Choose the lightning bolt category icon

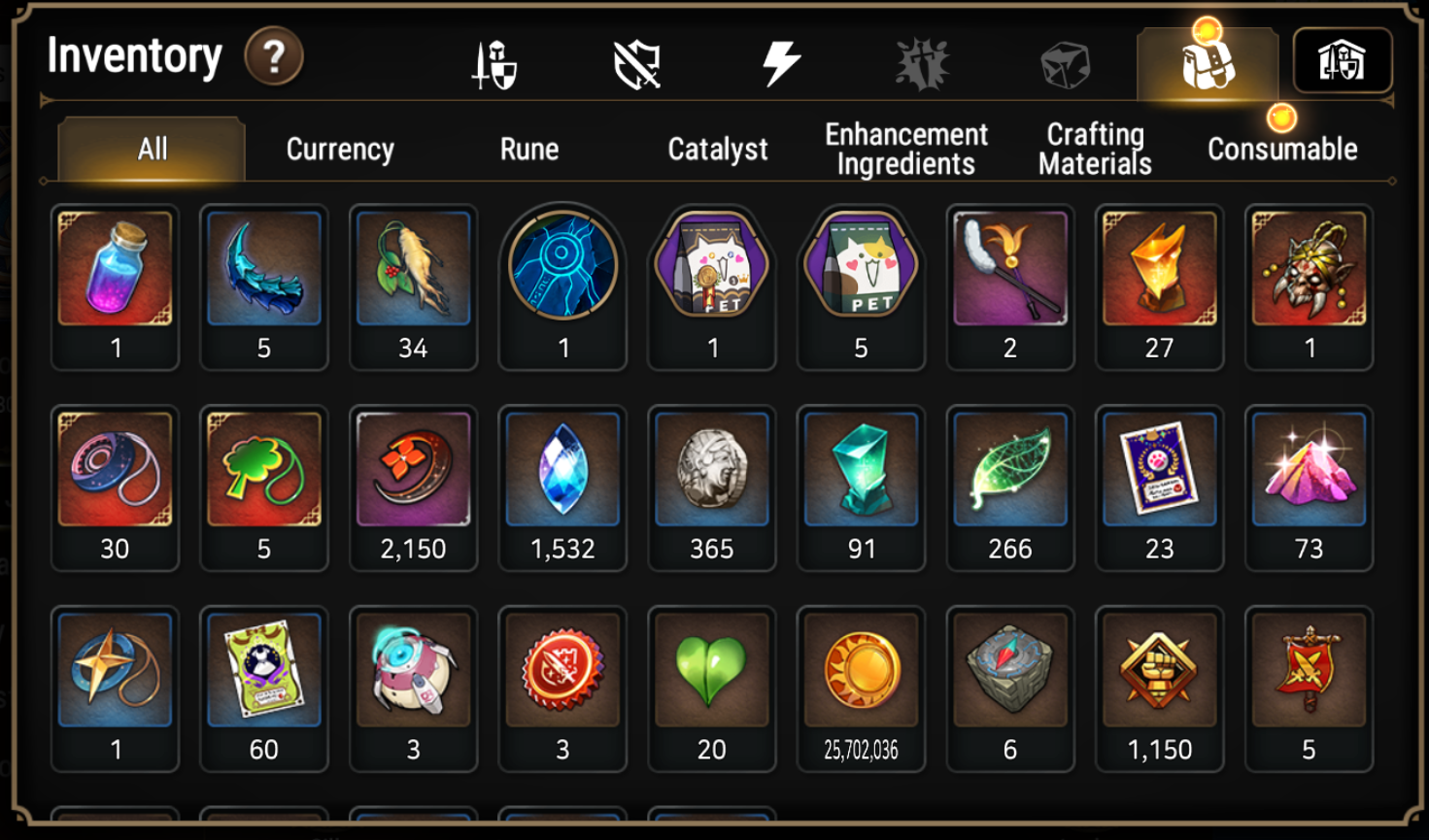tap(780, 64)
